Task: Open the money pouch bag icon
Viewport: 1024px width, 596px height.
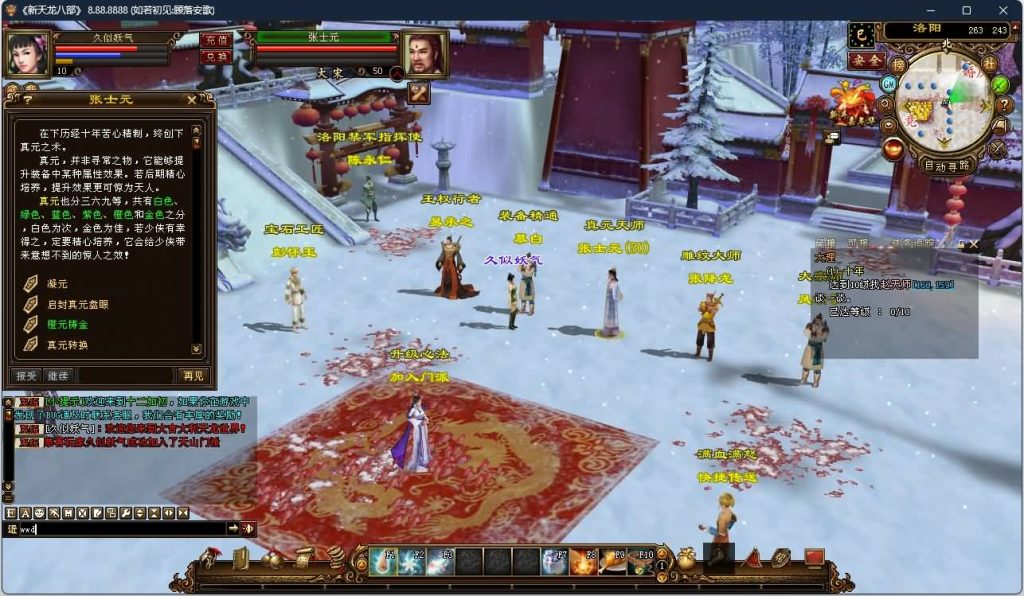Action: [686, 560]
